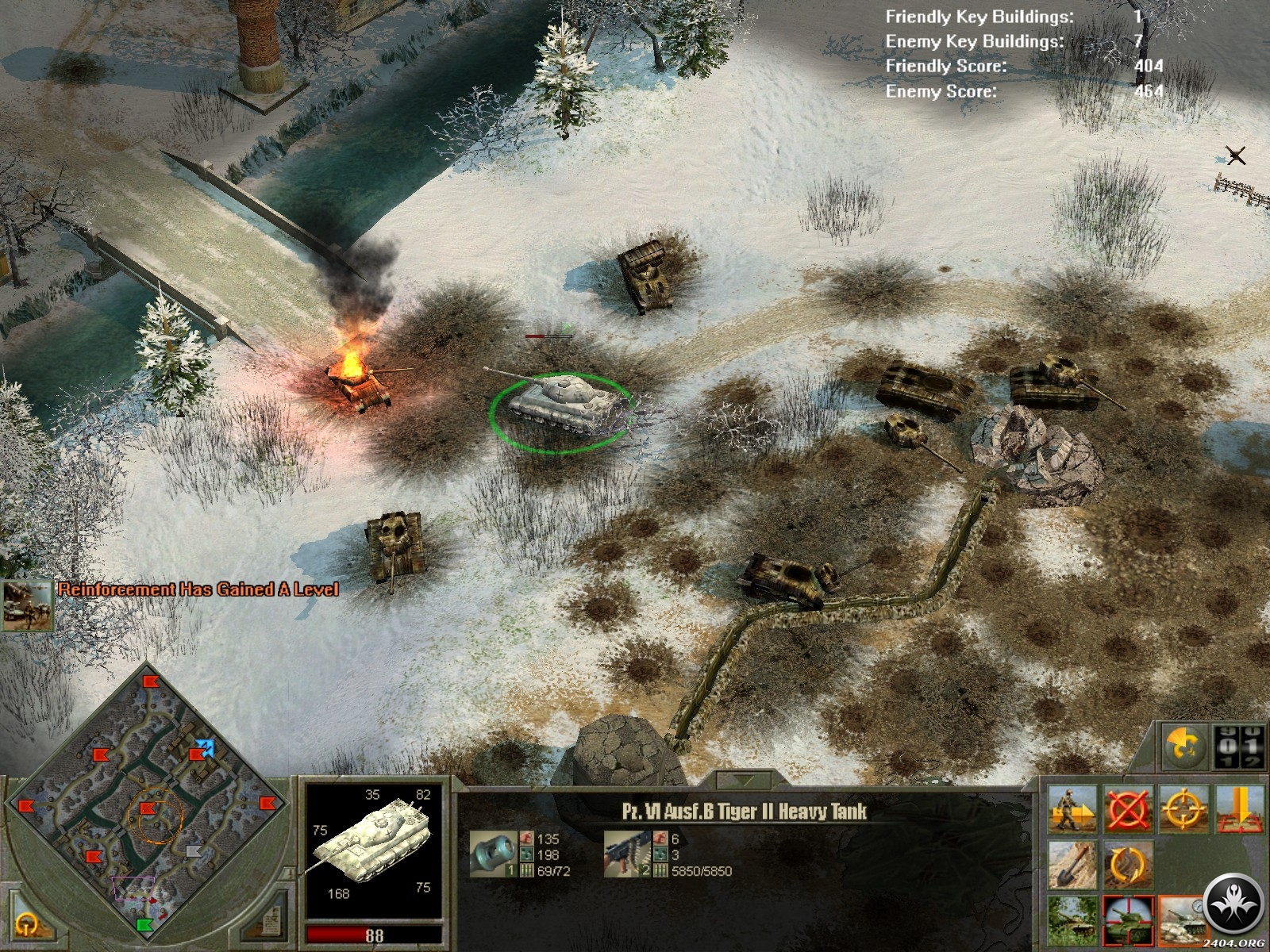The height and width of the screenshot is (952, 1270).
Task: Activate the shovel entrench command
Action: coord(1072,865)
